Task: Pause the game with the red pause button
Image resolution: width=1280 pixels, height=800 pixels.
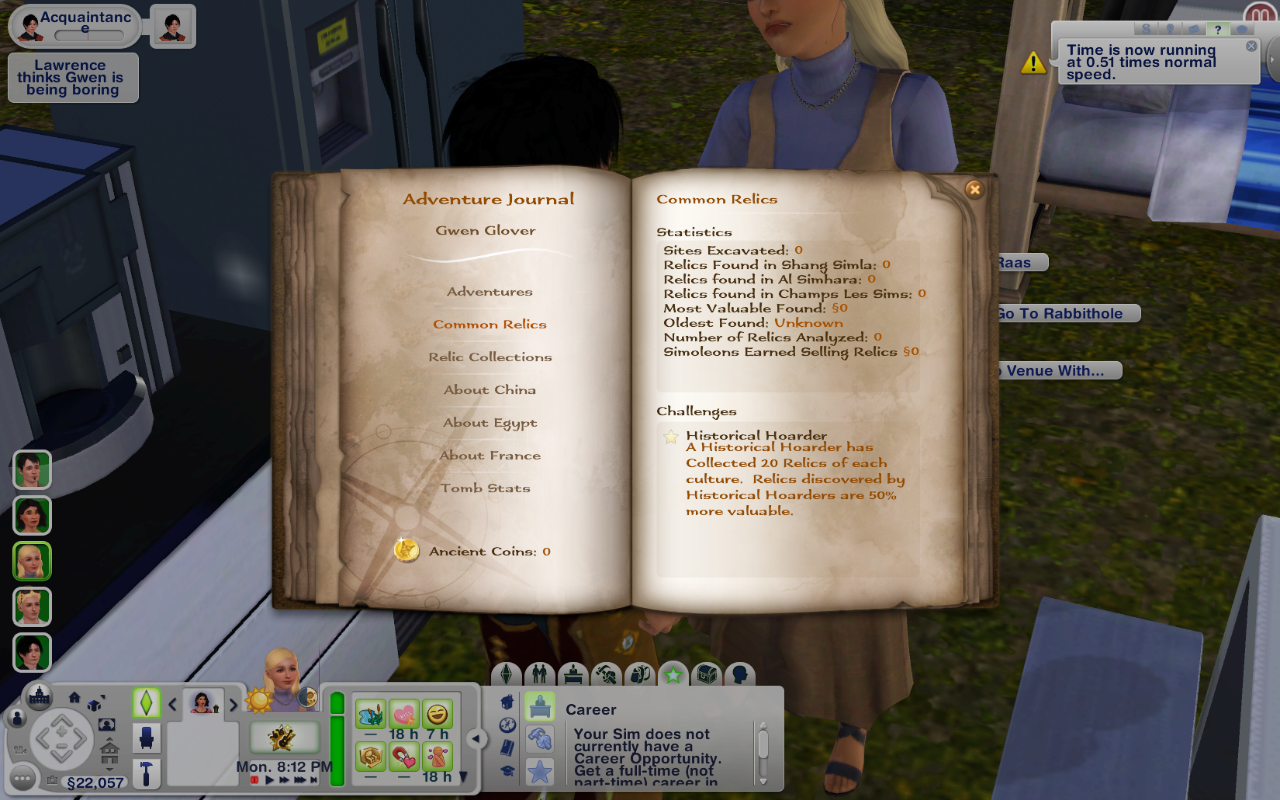Action: (x=255, y=778)
